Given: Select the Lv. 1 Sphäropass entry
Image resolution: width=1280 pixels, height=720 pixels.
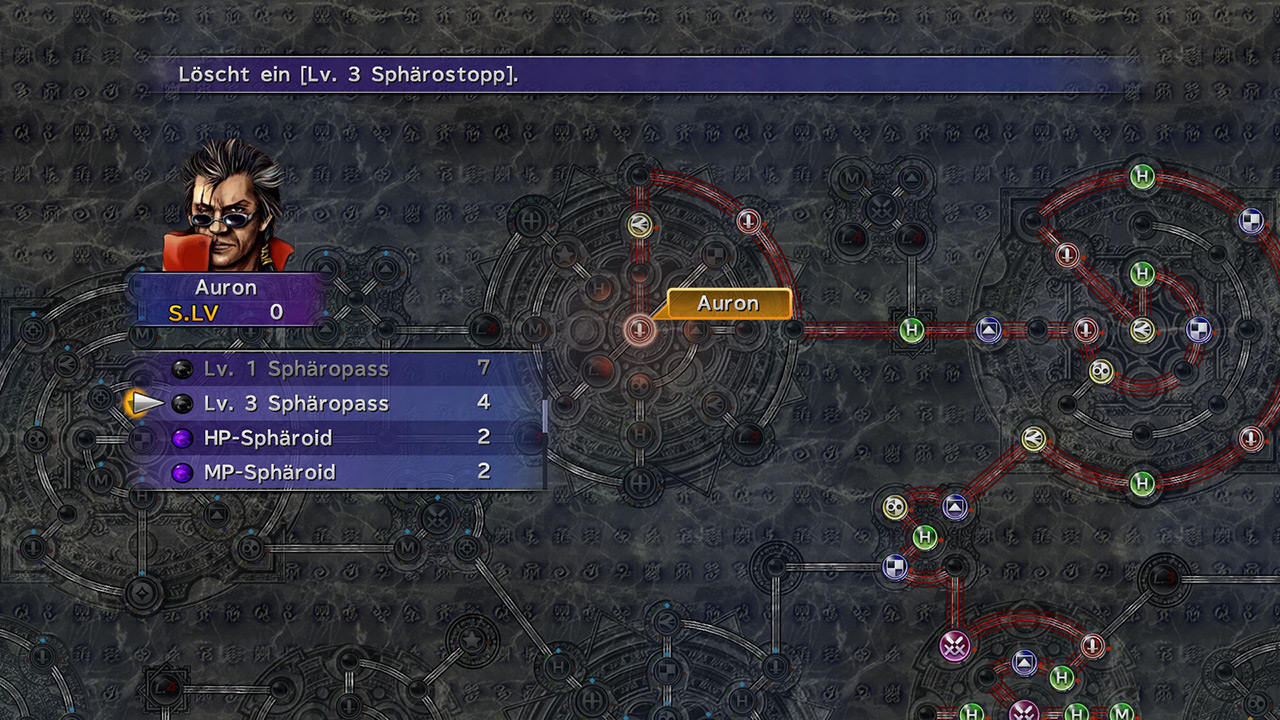Looking at the screenshot, I should pos(296,369).
